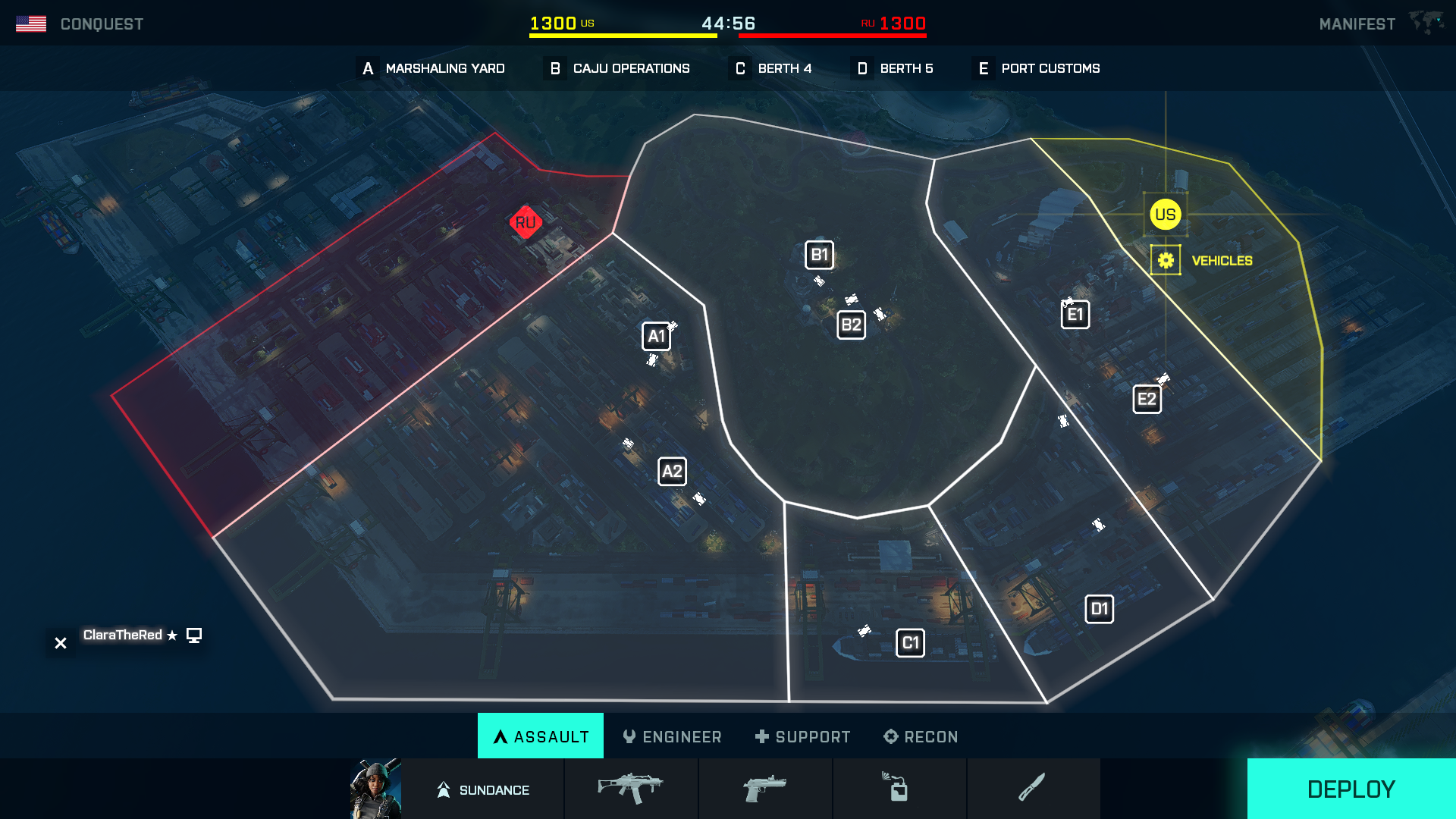This screenshot has height=819, width=1456.
Task: Open the Vehicles spawn option
Action: pyautogui.click(x=1166, y=260)
